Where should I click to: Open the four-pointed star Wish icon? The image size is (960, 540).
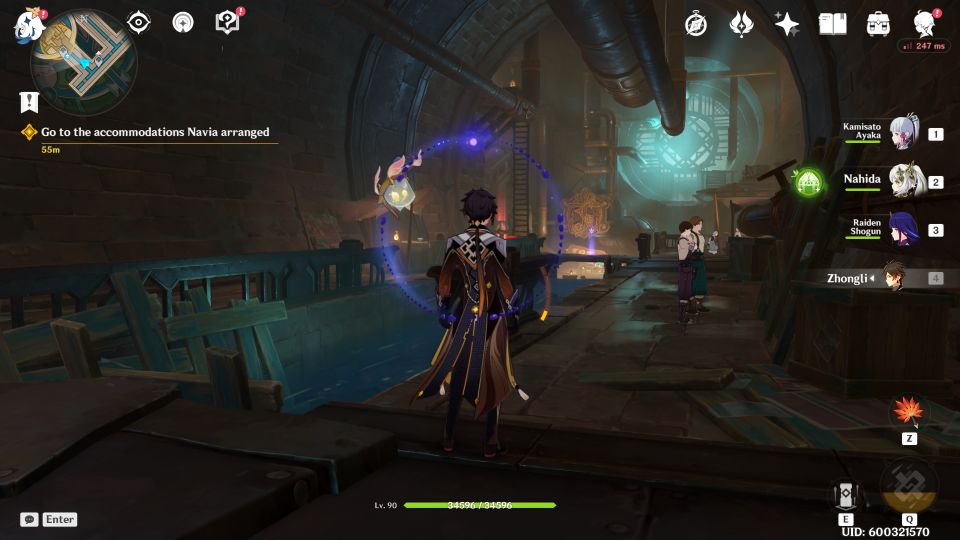[x=787, y=24]
